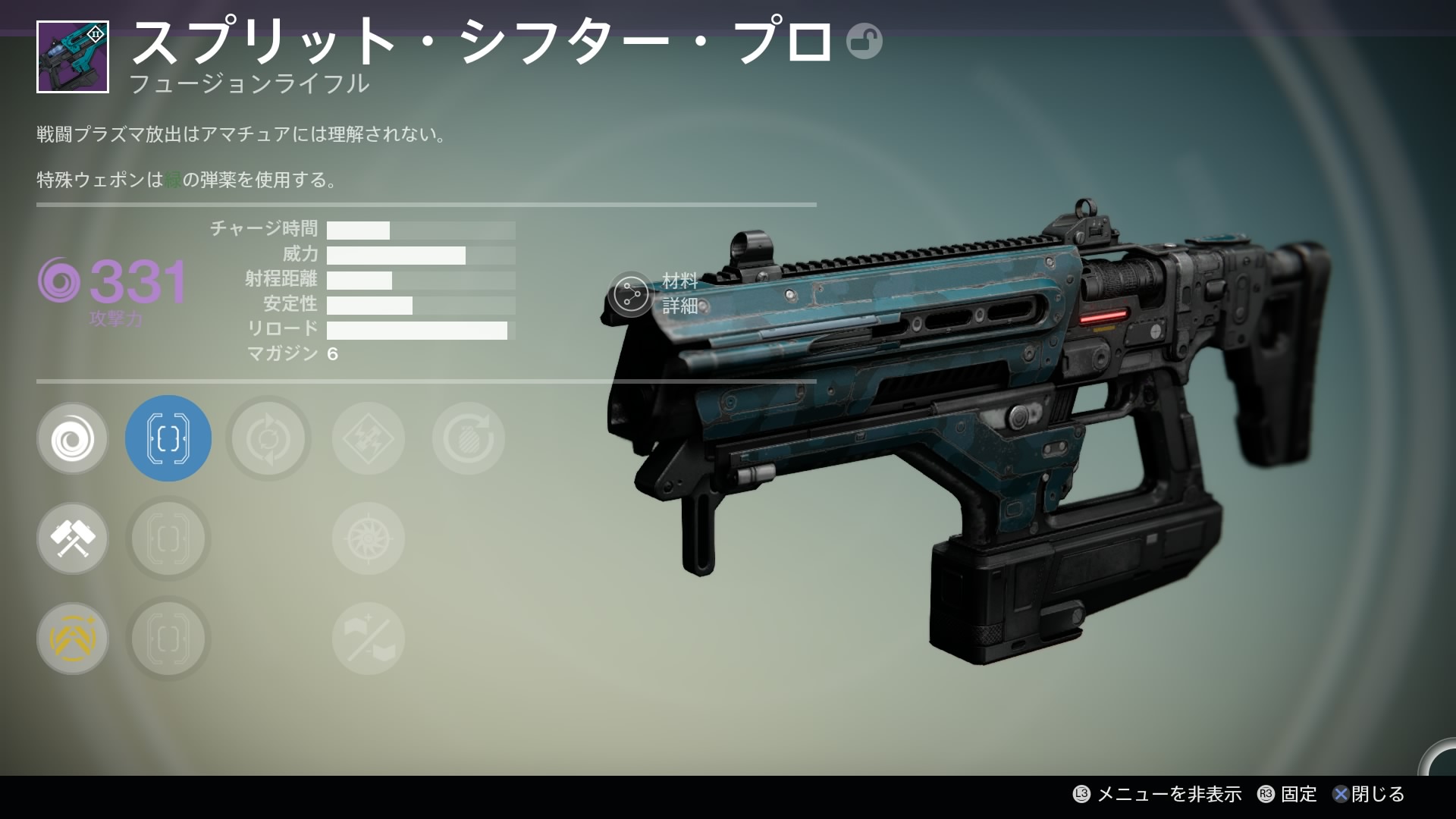The width and height of the screenshot is (1456, 819).
Task: Pick the two flags slash perk node
Action: click(369, 639)
